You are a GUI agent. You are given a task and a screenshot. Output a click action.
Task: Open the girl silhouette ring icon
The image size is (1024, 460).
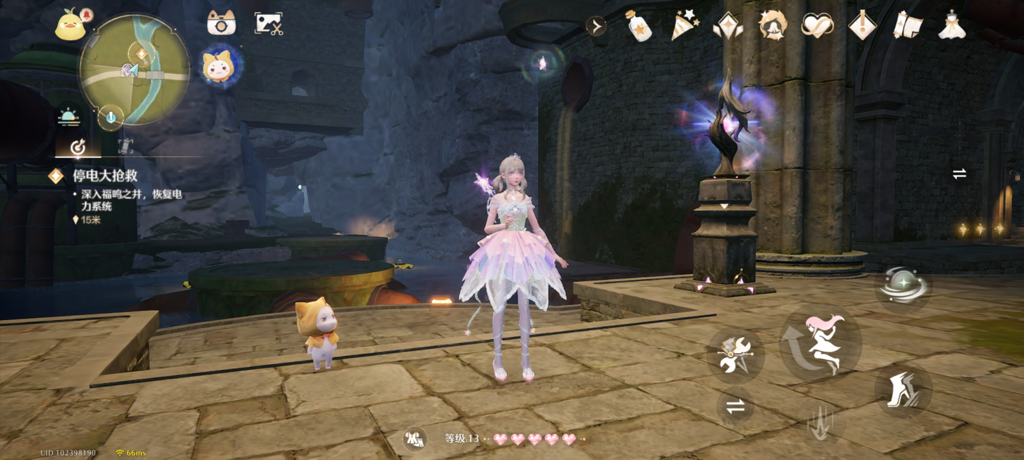point(773,26)
